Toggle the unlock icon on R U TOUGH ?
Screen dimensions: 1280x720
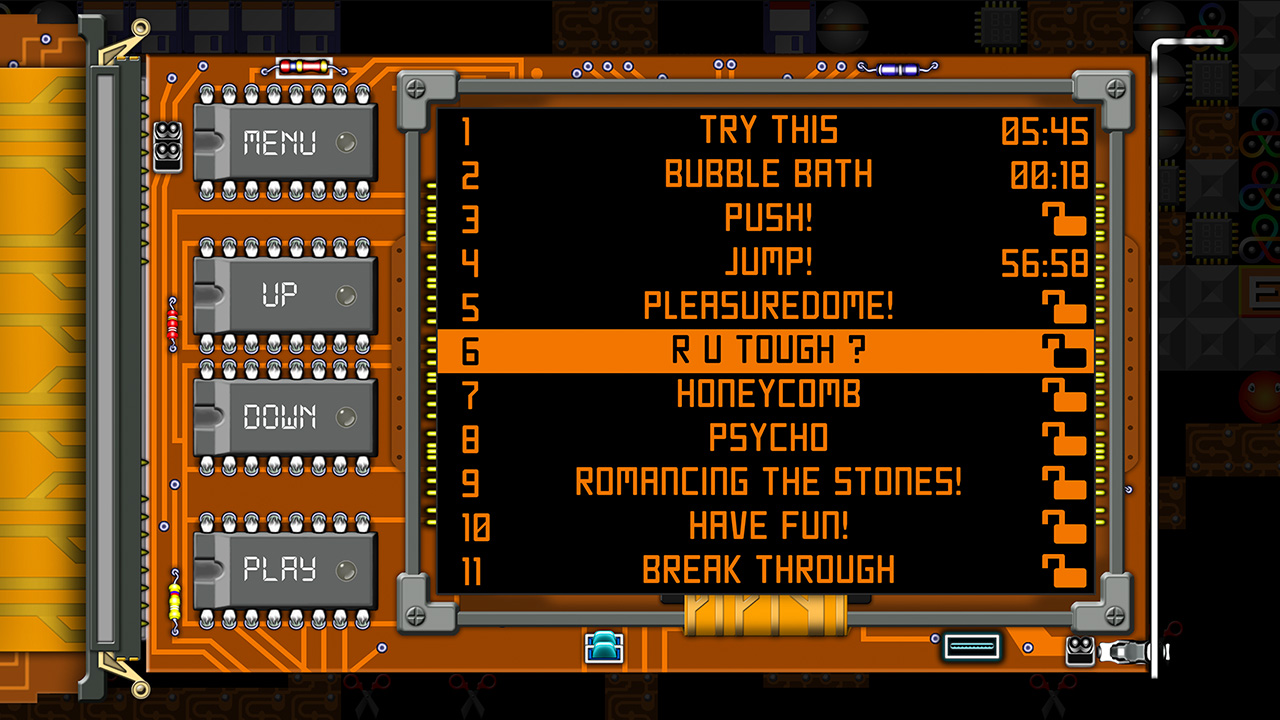[1065, 349]
